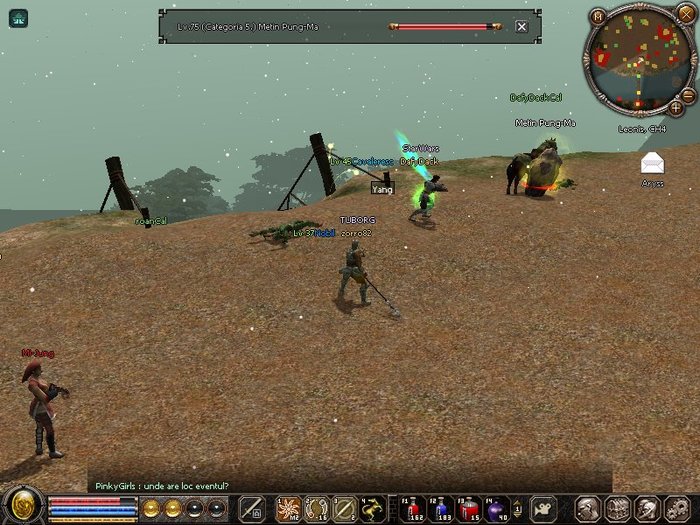Close the Metin Pung-Ma target bar
The image size is (700, 525).
pyautogui.click(x=521, y=27)
